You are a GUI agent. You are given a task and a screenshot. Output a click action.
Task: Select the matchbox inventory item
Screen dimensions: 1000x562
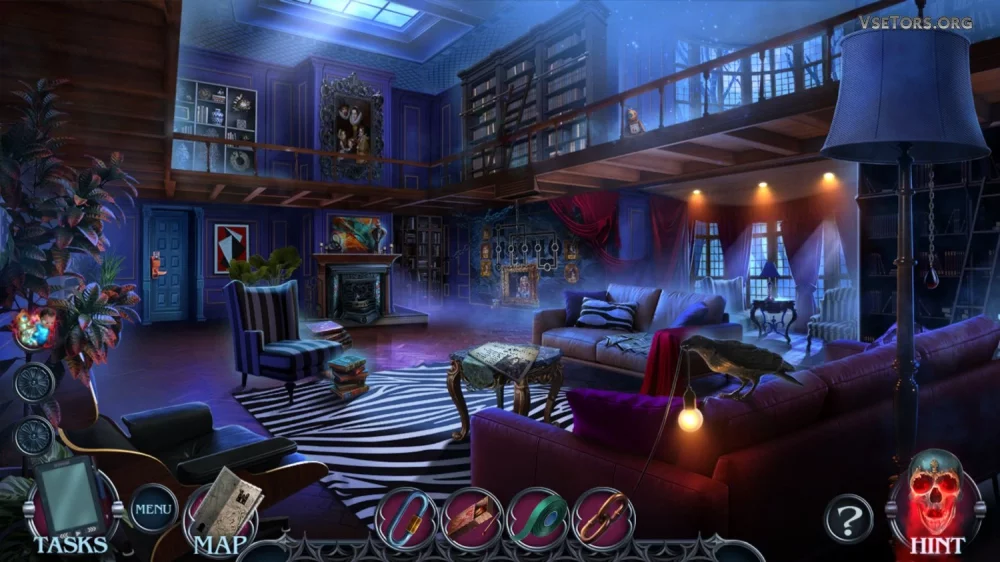click(x=472, y=517)
